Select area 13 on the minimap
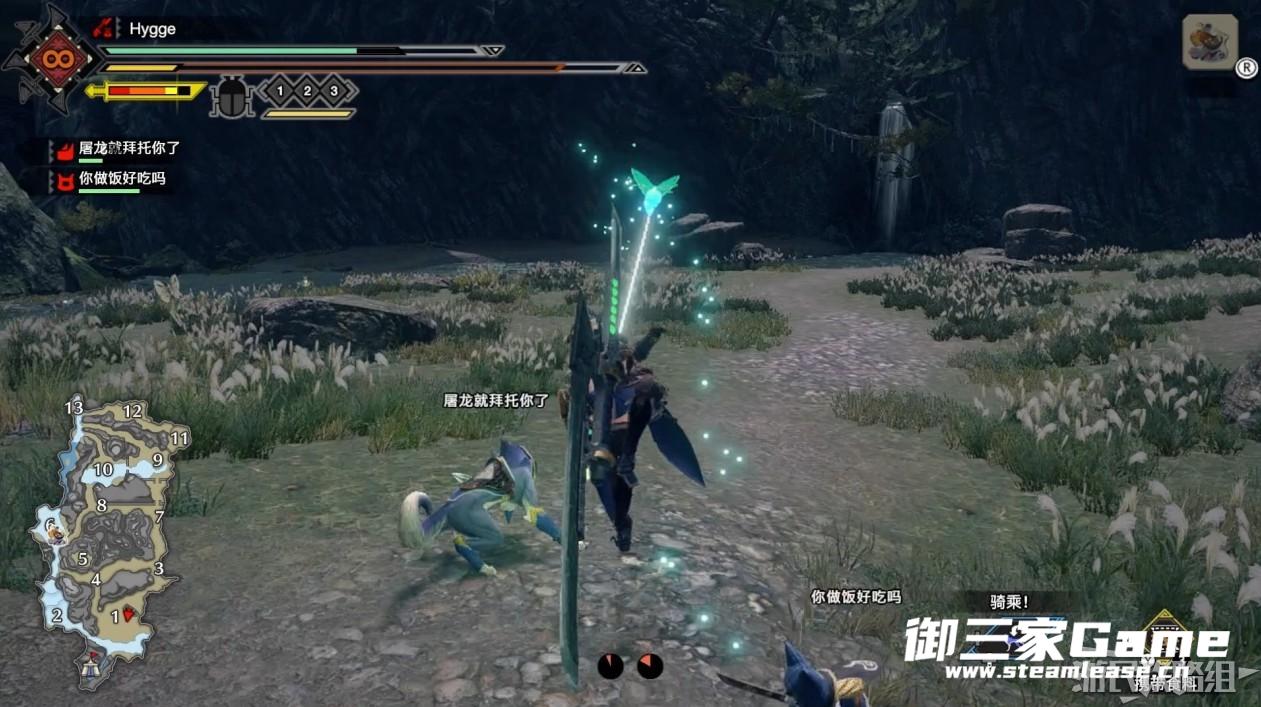The image size is (1261, 707). point(74,408)
